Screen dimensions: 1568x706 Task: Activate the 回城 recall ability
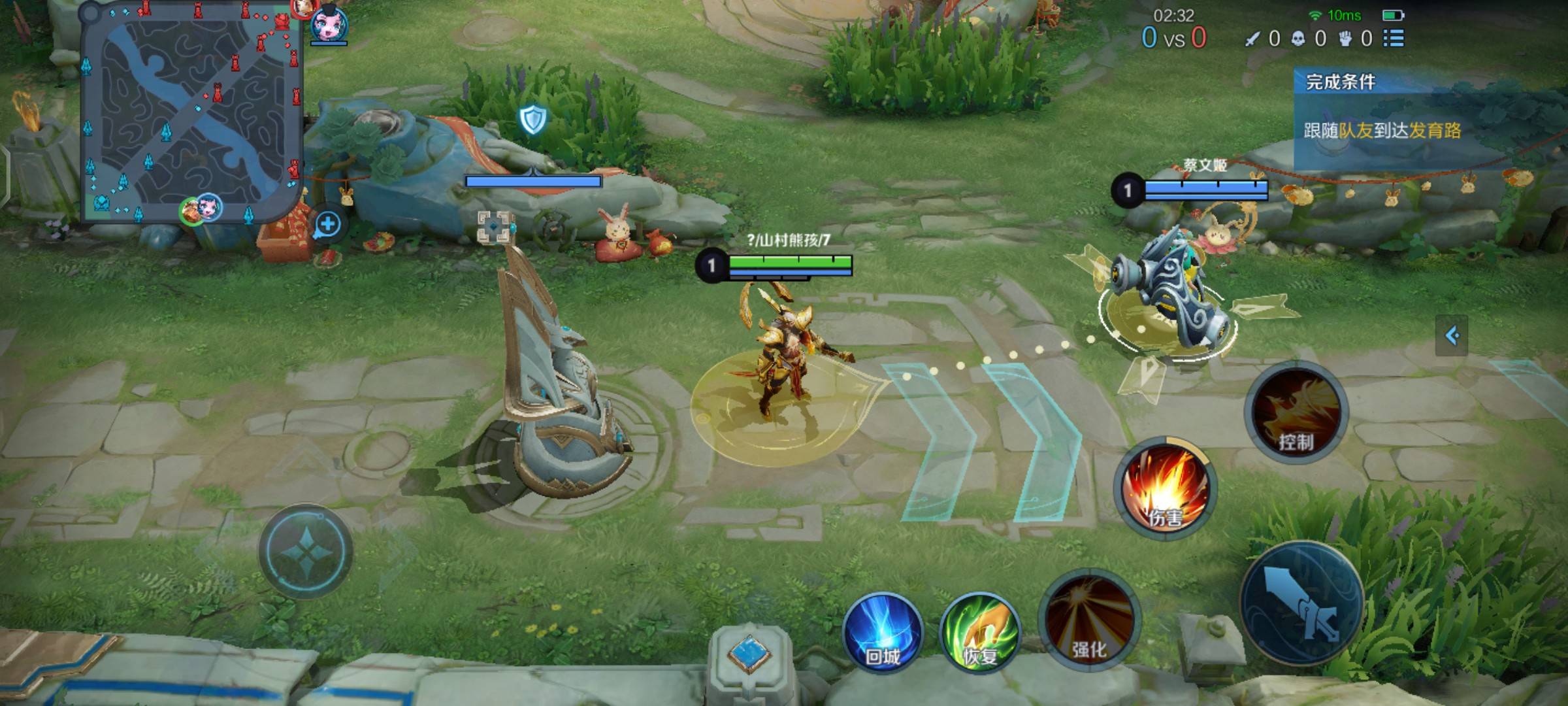[883, 632]
